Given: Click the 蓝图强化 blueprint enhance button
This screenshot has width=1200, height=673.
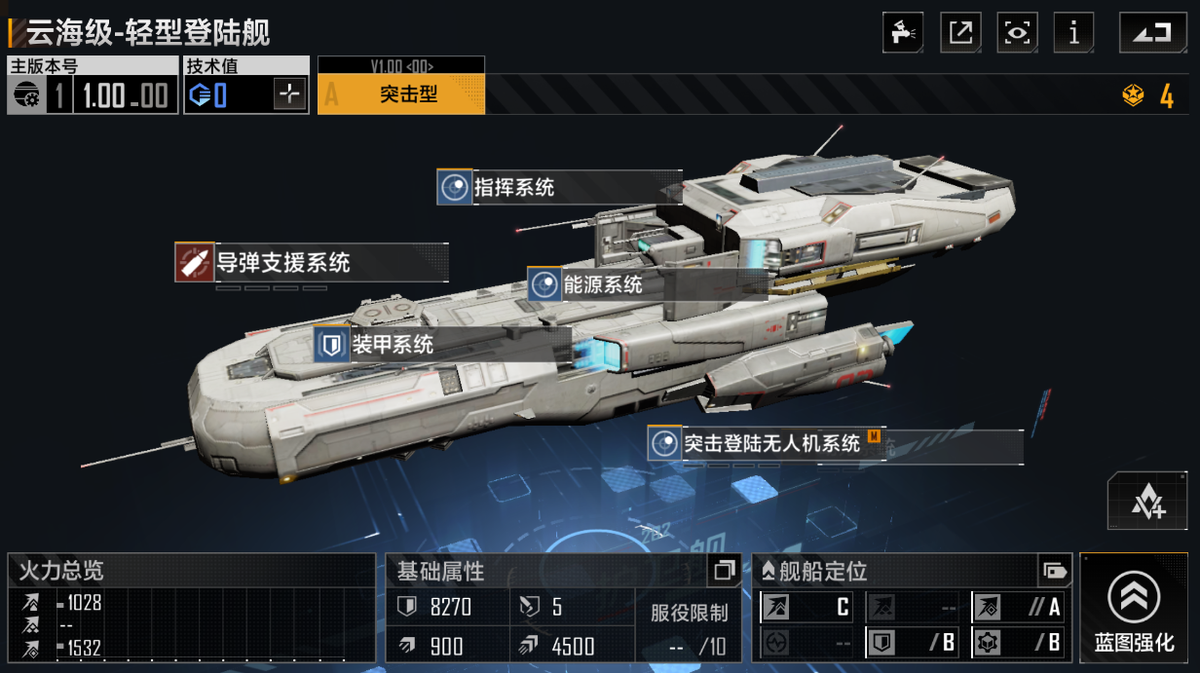Looking at the screenshot, I should click(1134, 609).
